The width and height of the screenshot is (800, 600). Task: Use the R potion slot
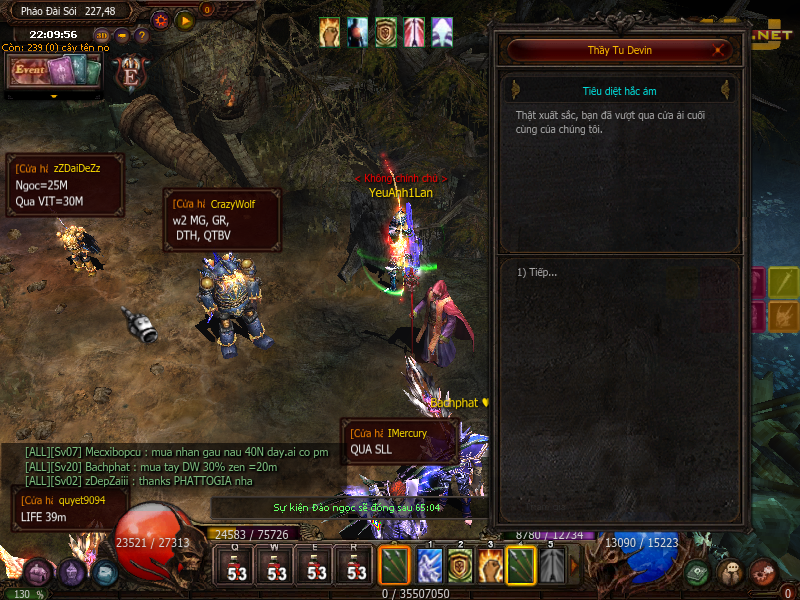coord(356,567)
